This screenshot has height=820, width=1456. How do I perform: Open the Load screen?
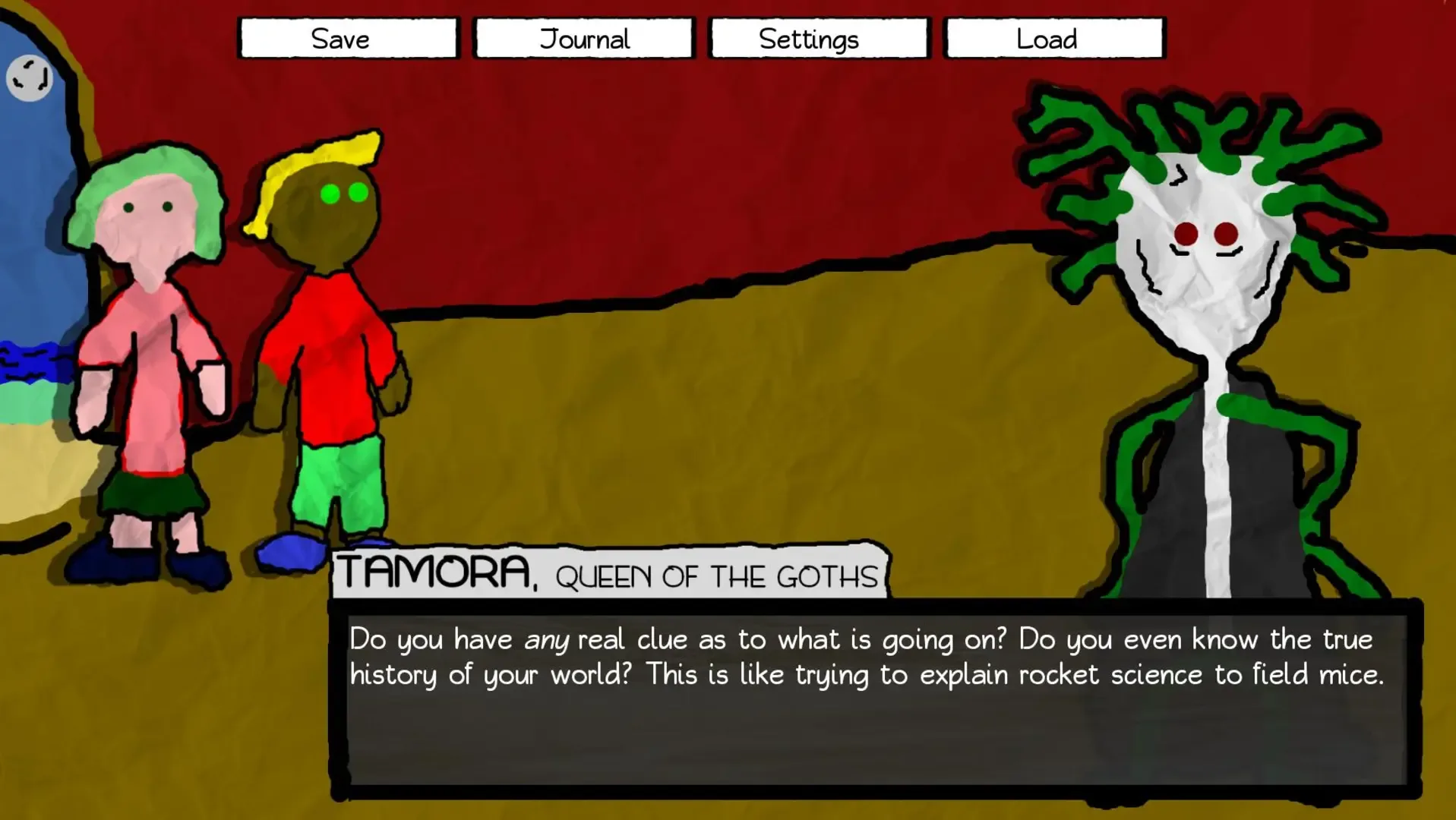click(1052, 38)
